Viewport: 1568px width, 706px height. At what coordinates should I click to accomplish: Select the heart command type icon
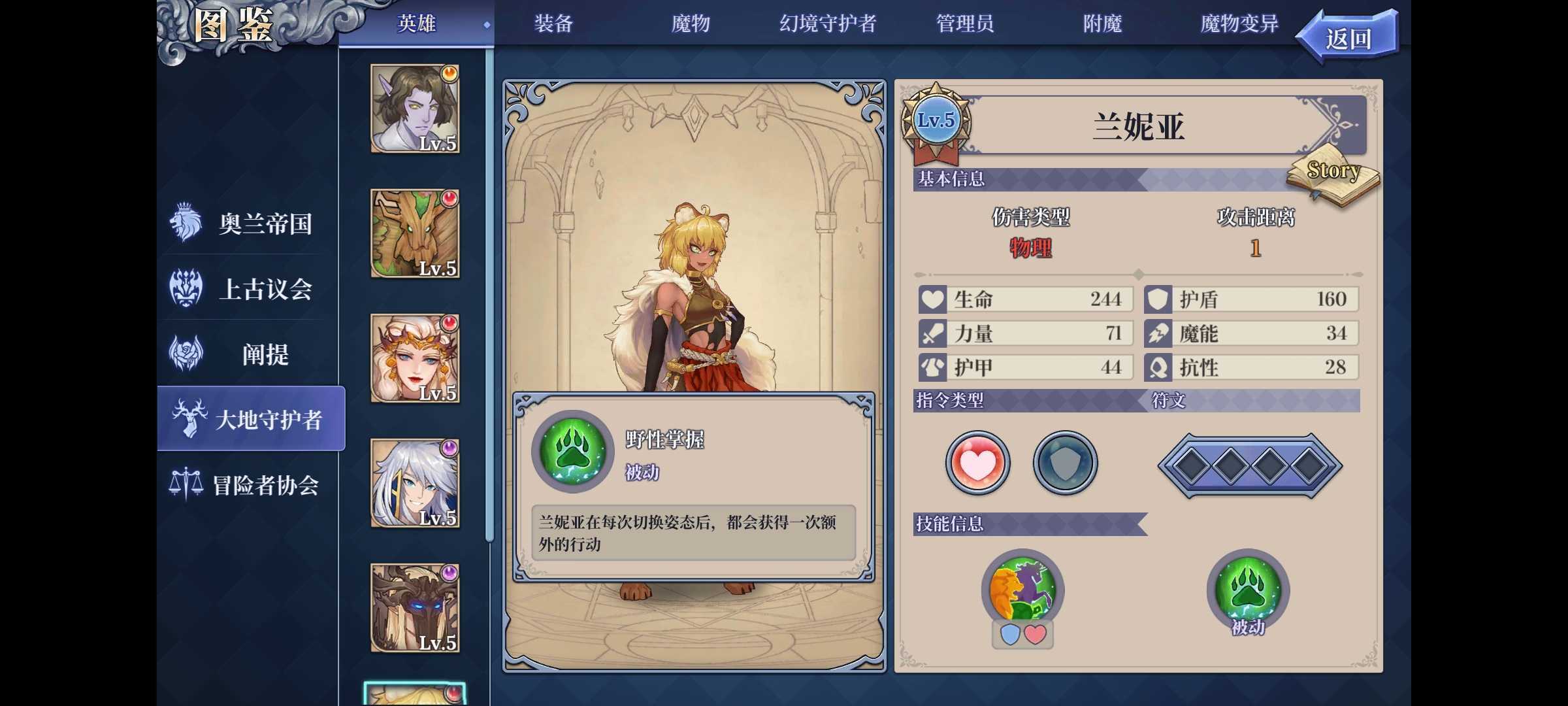click(x=977, y=462)
